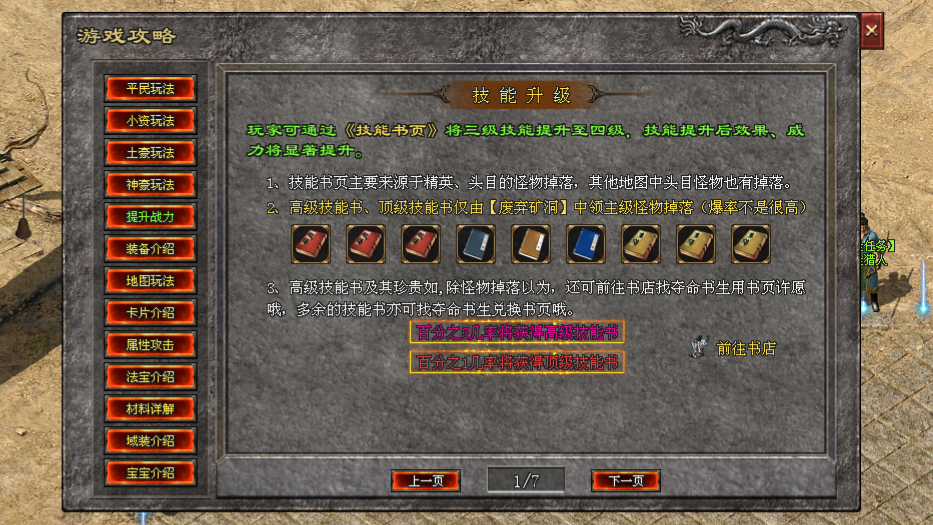
Task: Advance to next page with 下一页
Action: point(625,481)
